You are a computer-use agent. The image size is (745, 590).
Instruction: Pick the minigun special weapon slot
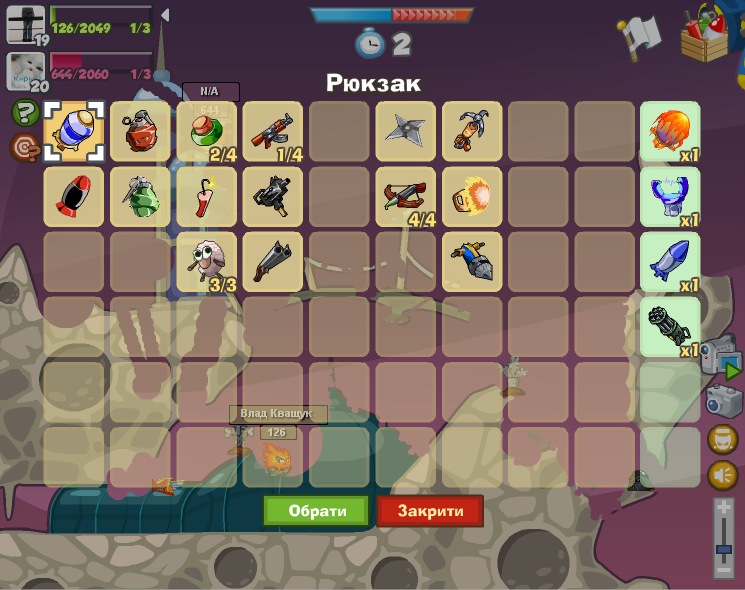(x=670, y=327)
